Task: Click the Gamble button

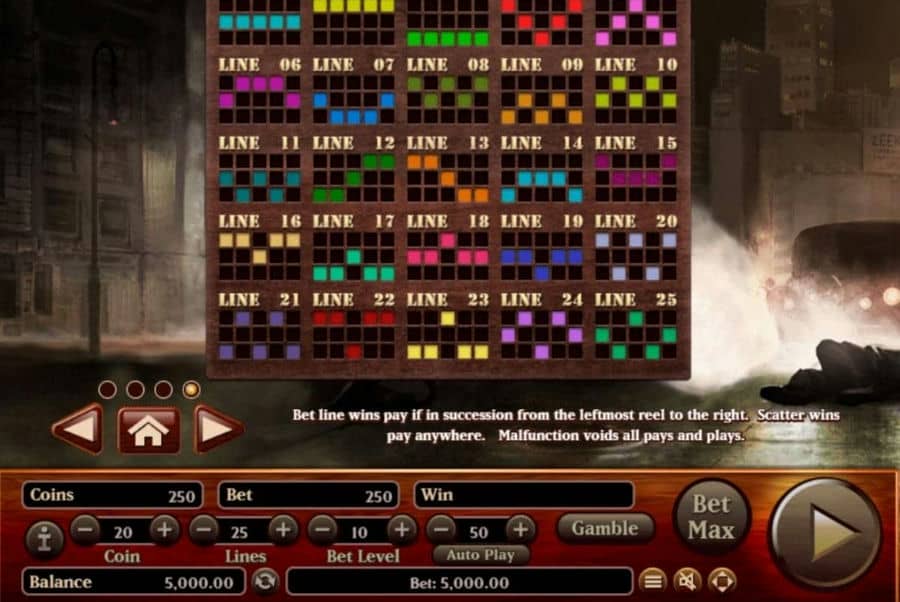Action: click(606, 527)
